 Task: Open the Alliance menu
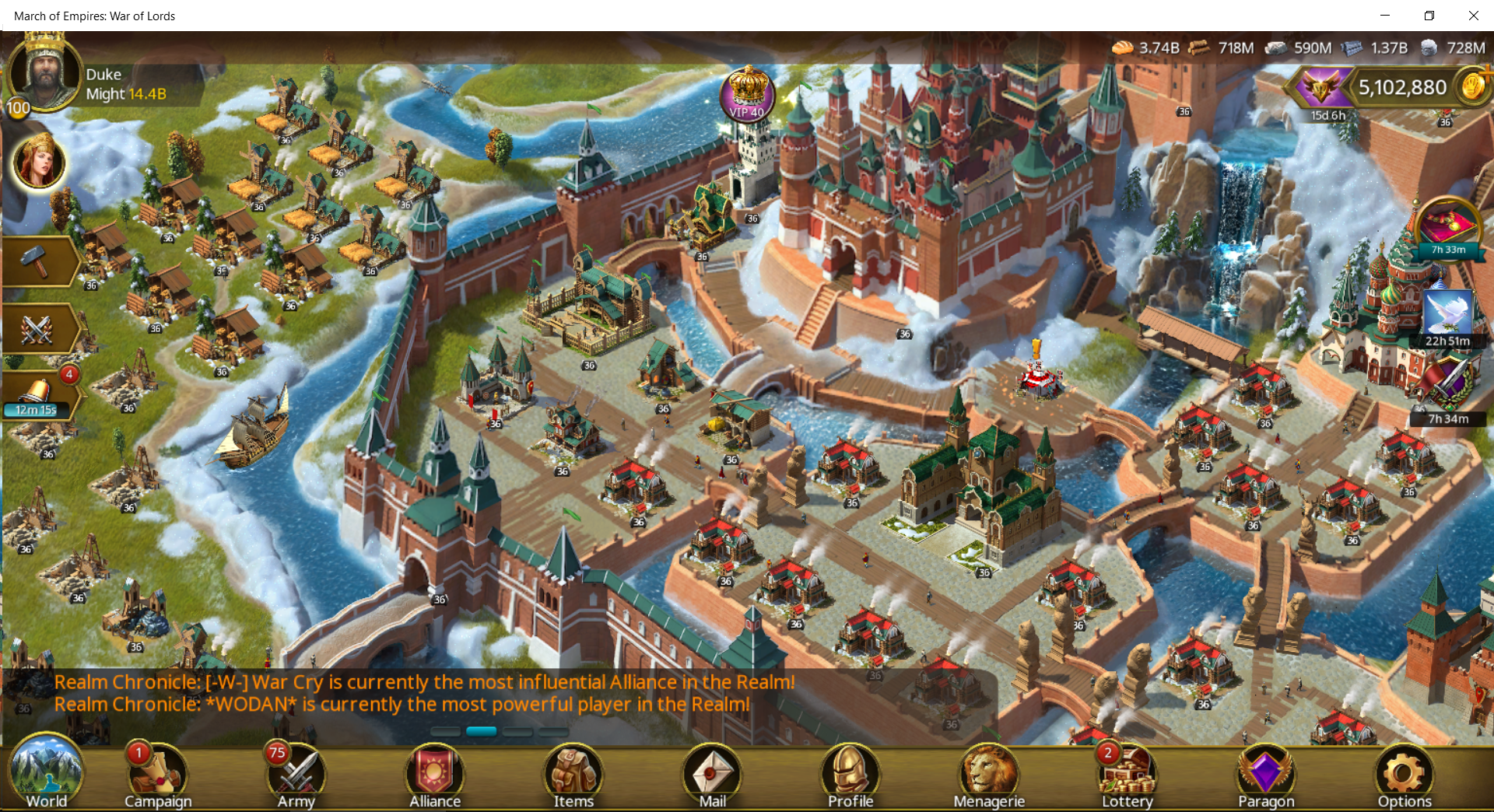(x=435, y=776)
